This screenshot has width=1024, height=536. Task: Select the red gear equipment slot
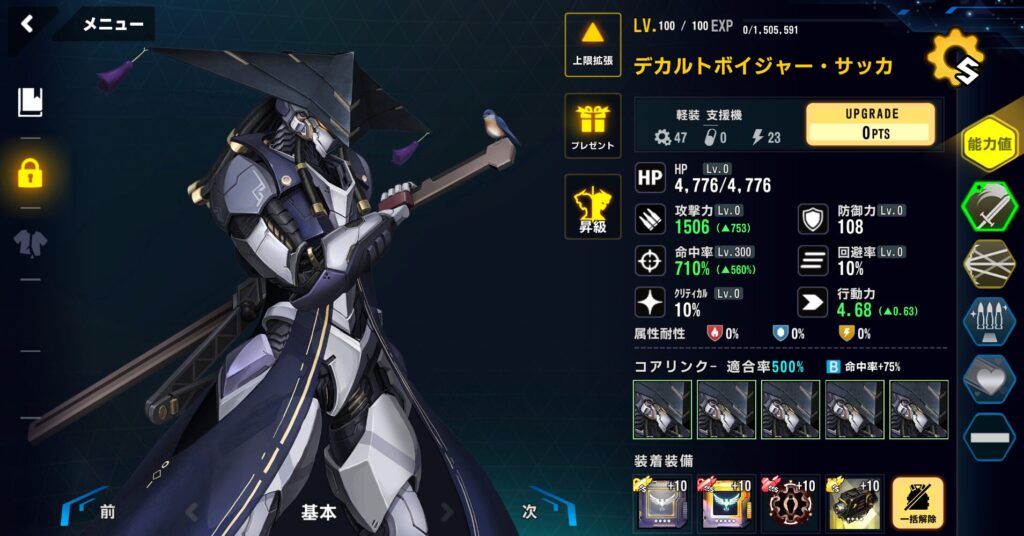click(x=790, y=503)
